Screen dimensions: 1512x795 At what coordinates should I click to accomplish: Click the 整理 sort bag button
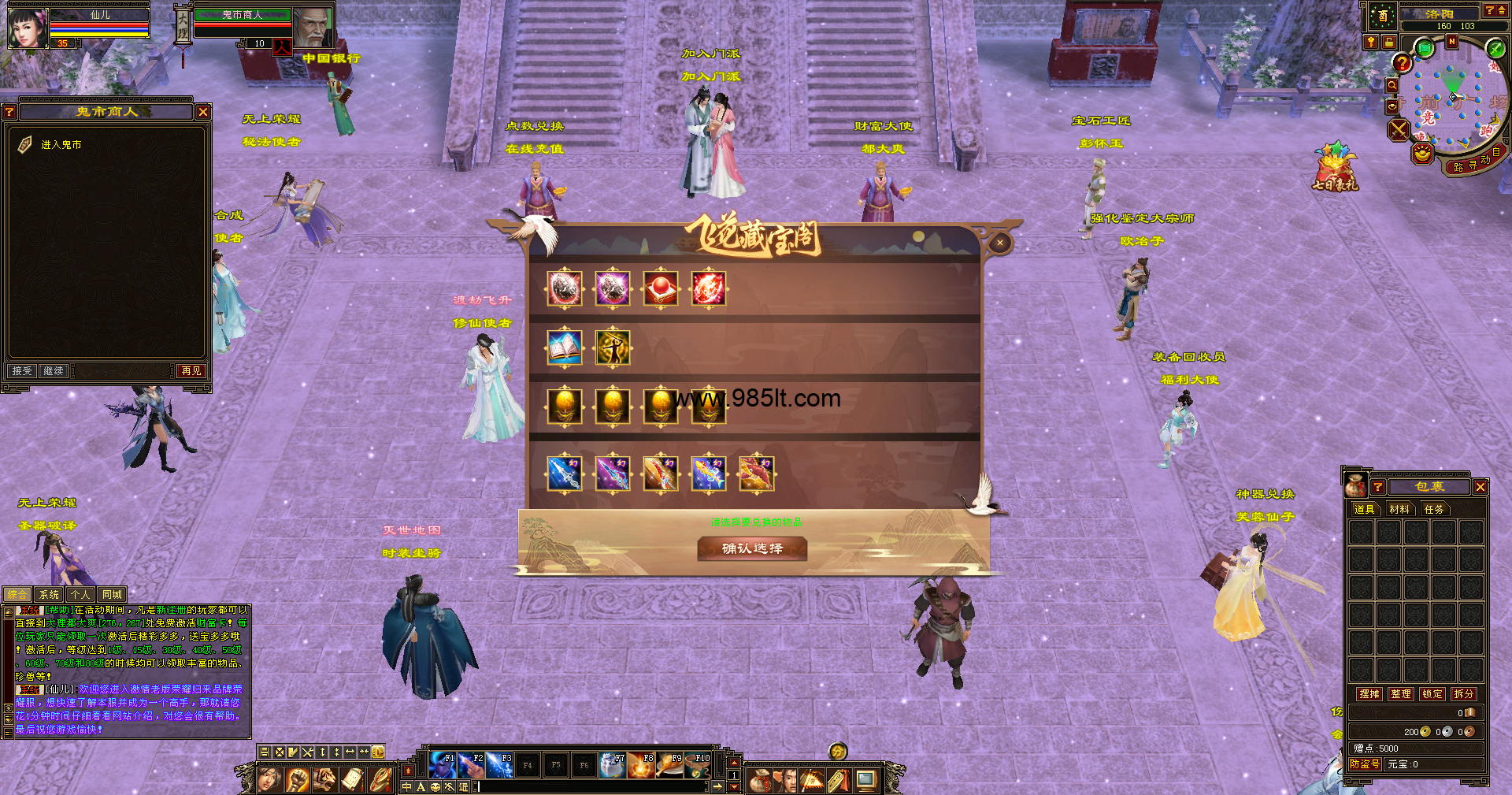(x=1401, y=694)
